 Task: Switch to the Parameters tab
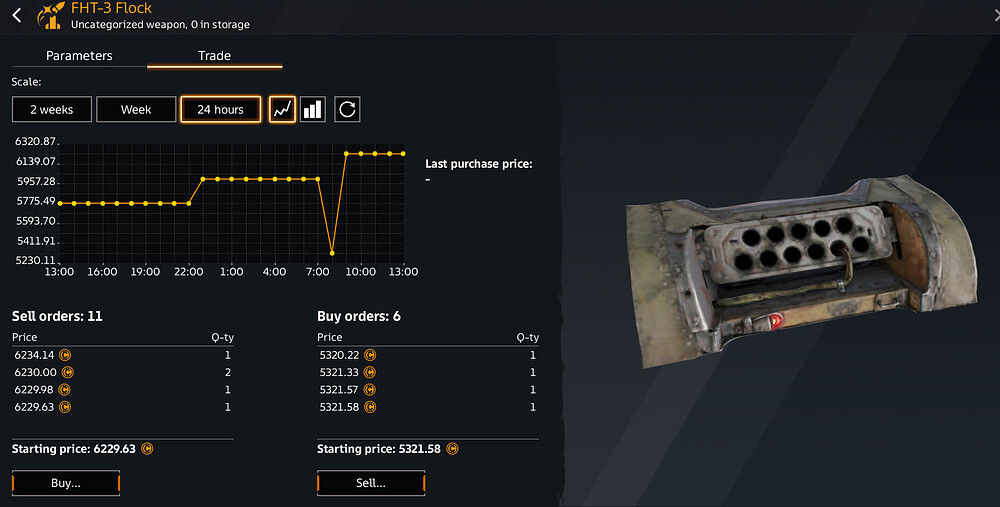point(79,56)
